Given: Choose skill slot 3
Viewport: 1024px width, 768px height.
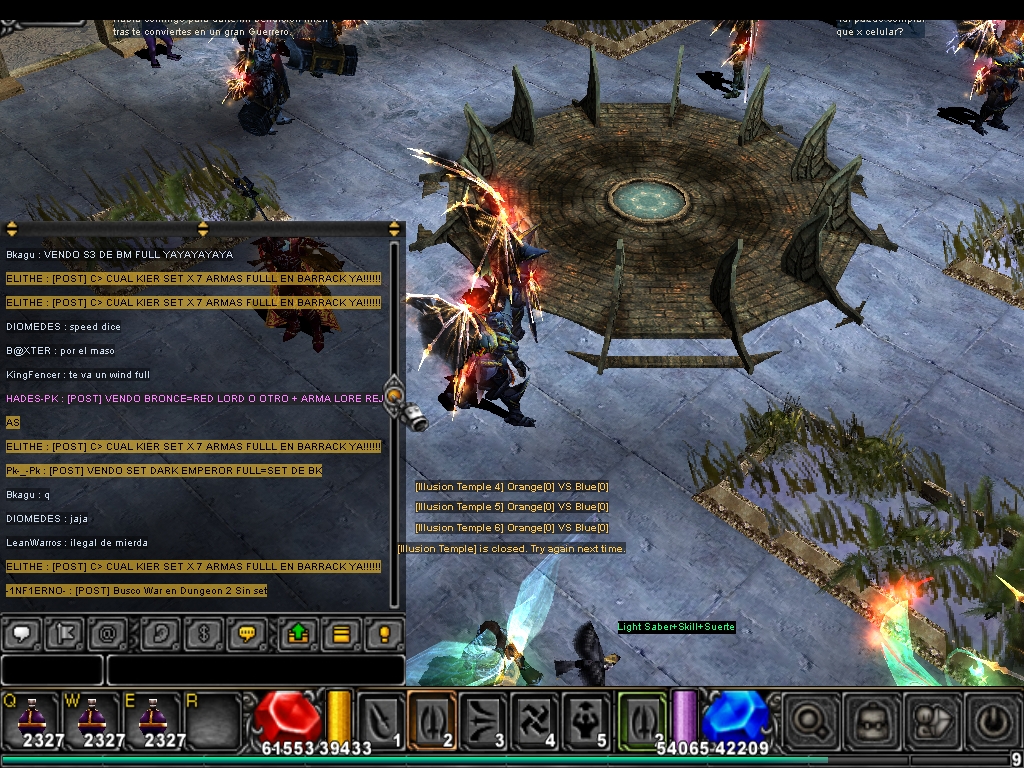Looking at the screenshot, I should pyautogui.click(x=484, y=720).
